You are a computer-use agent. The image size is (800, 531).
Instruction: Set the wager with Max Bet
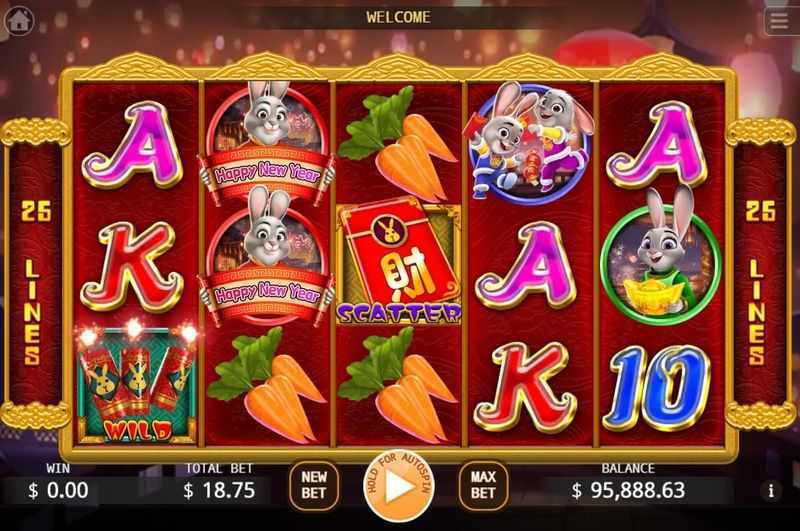[x=484, y=485]
